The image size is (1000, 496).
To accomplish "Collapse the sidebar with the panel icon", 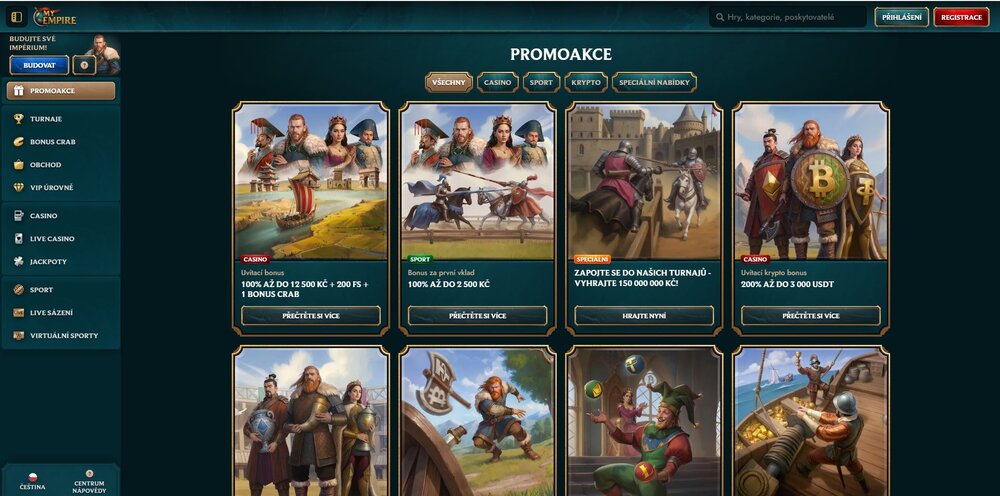I will 16,17.
